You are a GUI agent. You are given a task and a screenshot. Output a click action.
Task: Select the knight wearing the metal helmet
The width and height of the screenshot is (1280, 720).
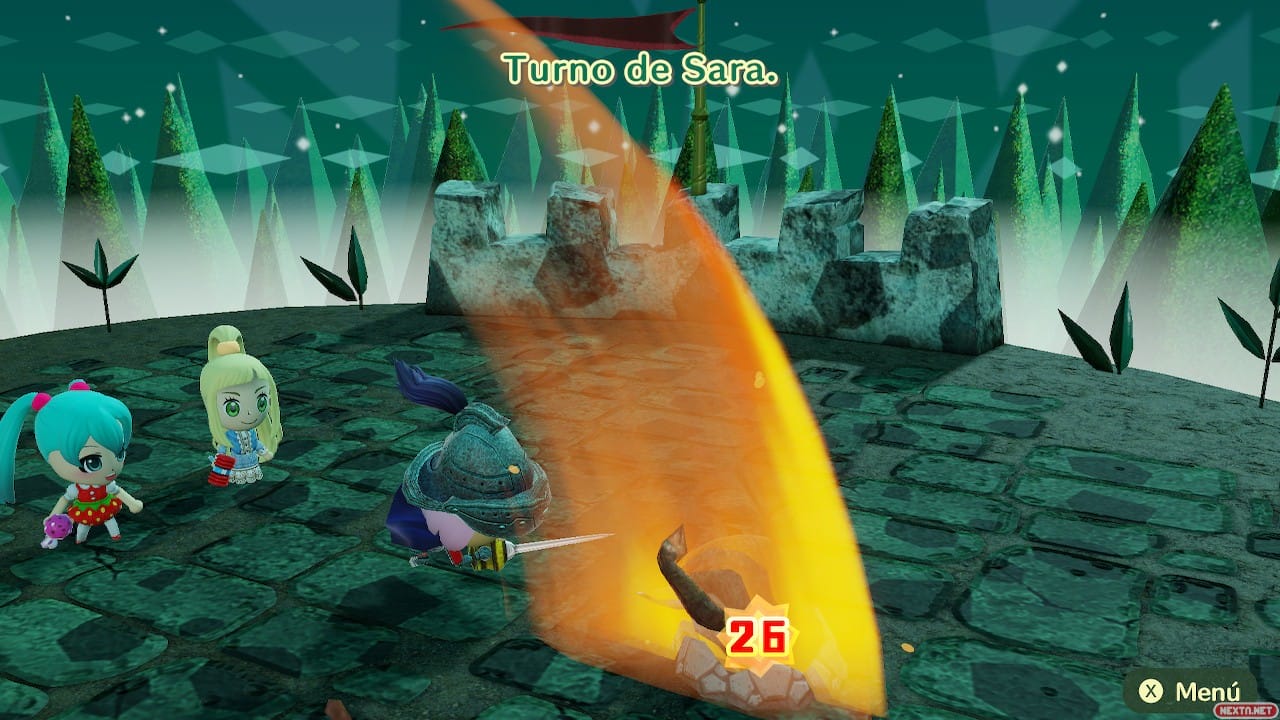(x=480, y=480)
